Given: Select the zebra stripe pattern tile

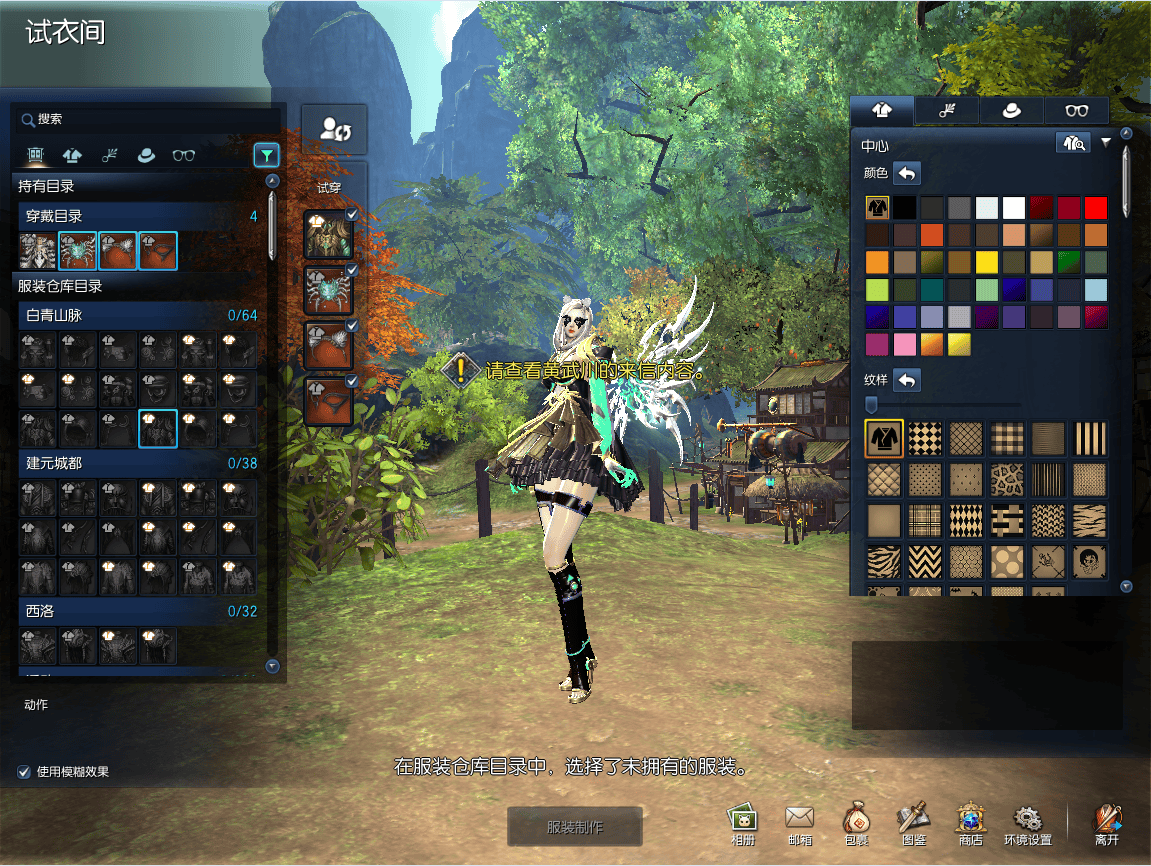Looking at the screenshot, I should point(884,562).
